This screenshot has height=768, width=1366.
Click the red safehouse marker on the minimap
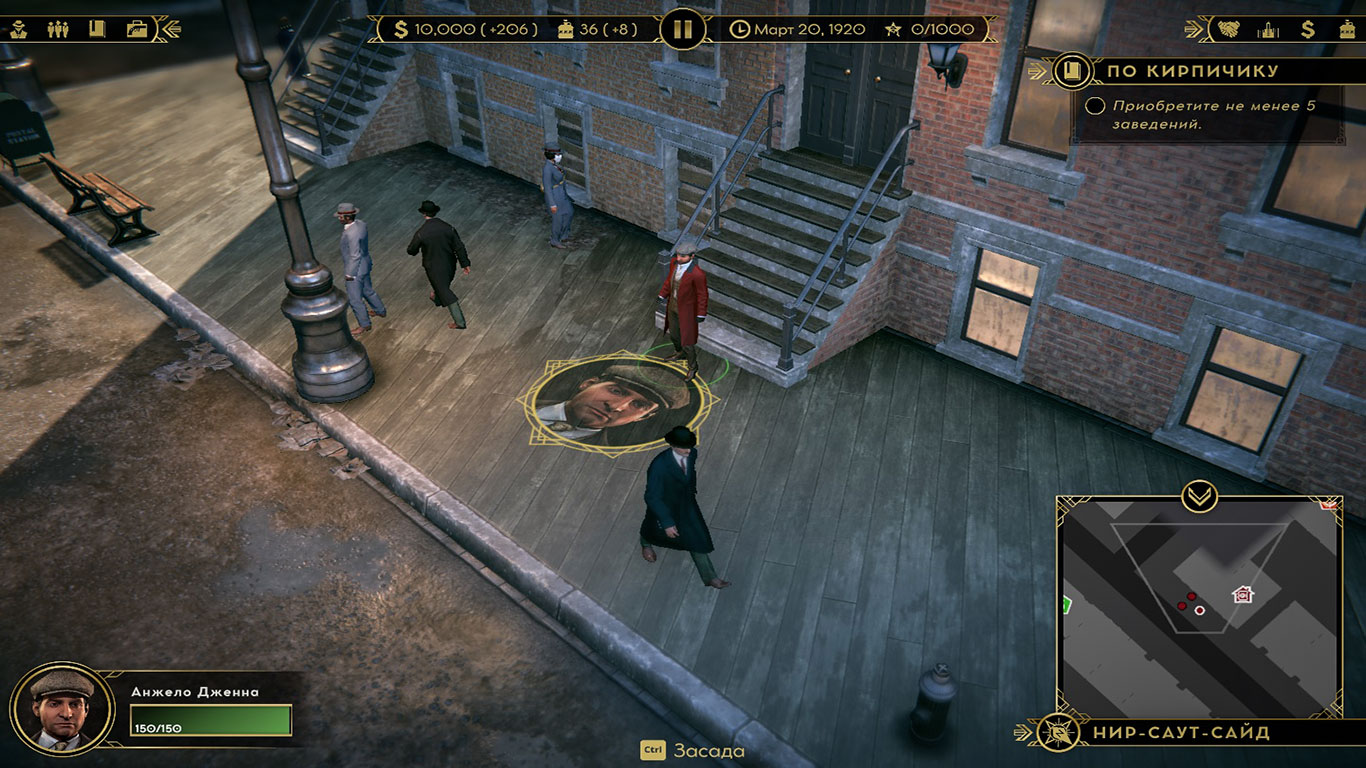(x=1243, y=595)
